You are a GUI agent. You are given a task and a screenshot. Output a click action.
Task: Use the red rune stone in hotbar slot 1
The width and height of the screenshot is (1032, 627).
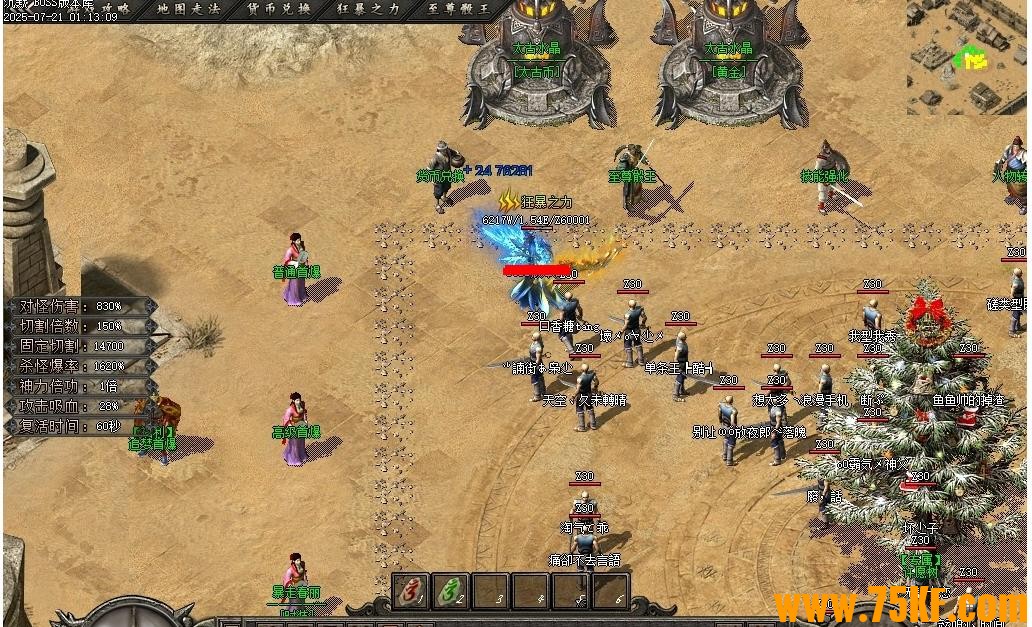[411, 591]
